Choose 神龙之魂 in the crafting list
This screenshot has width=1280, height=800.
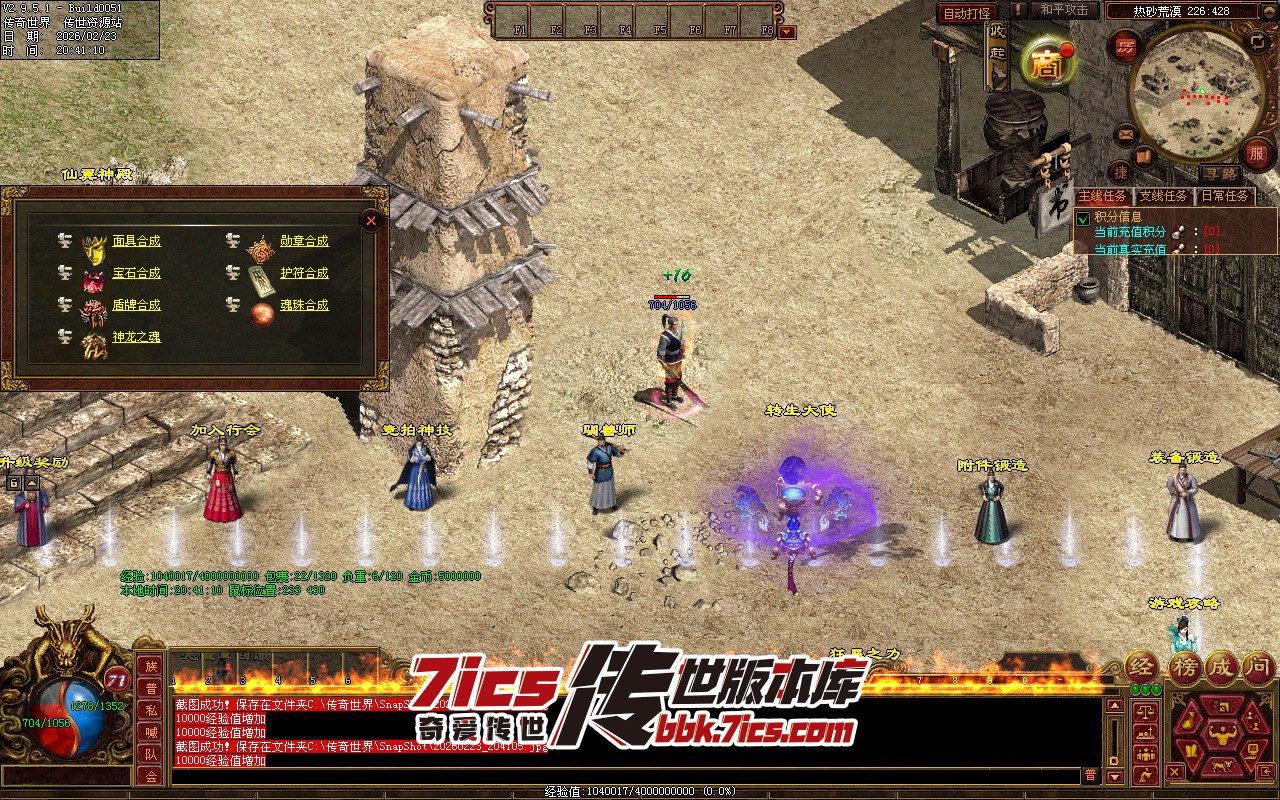tap(136, 337)
